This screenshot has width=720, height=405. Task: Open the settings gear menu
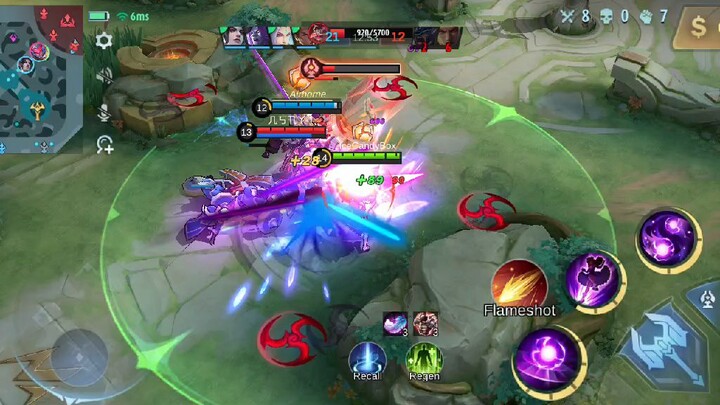pos(104,41)
